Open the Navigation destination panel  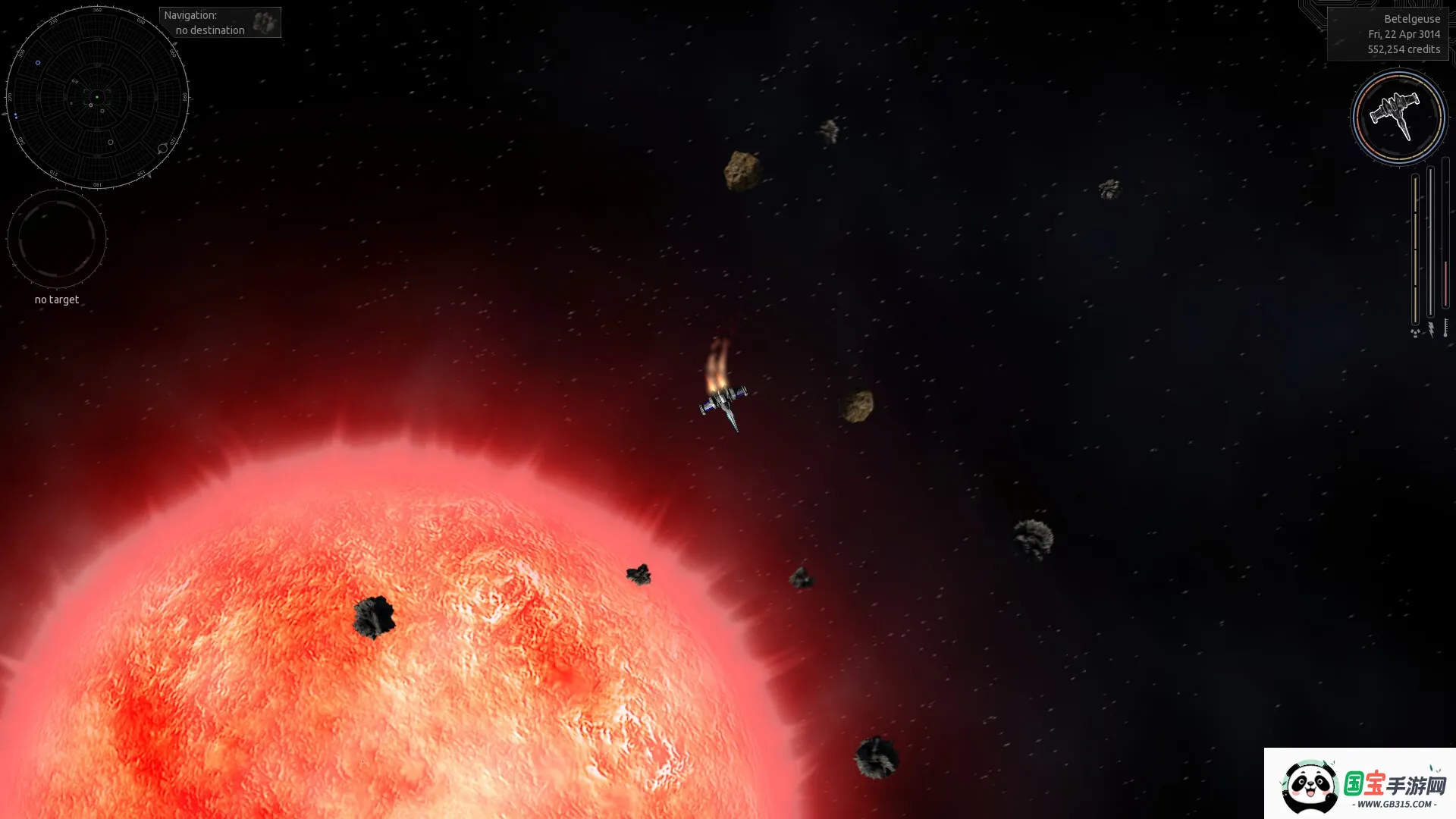(220, 23)
